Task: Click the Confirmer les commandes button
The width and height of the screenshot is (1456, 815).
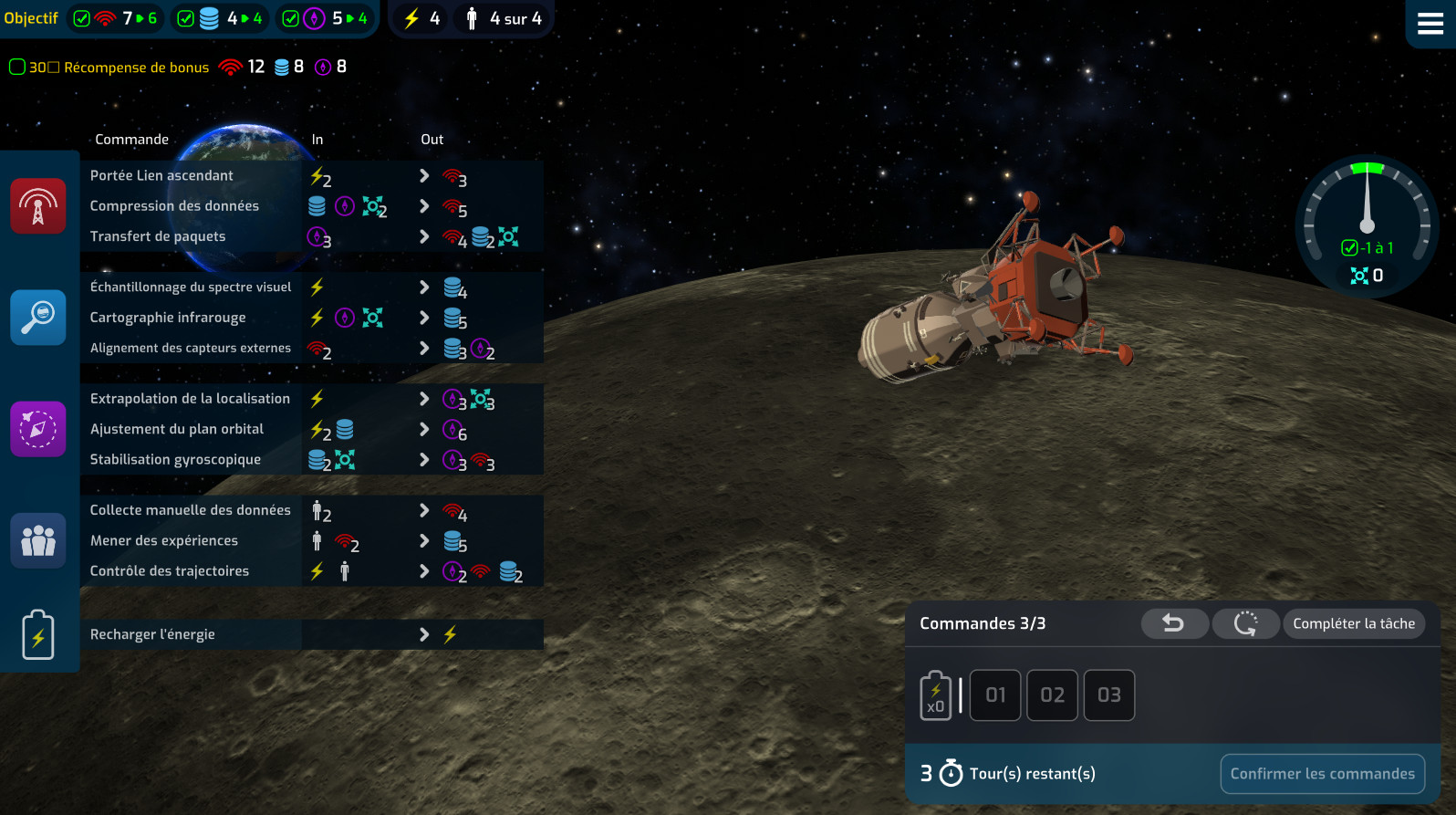Action: (x=1322, y=774)
